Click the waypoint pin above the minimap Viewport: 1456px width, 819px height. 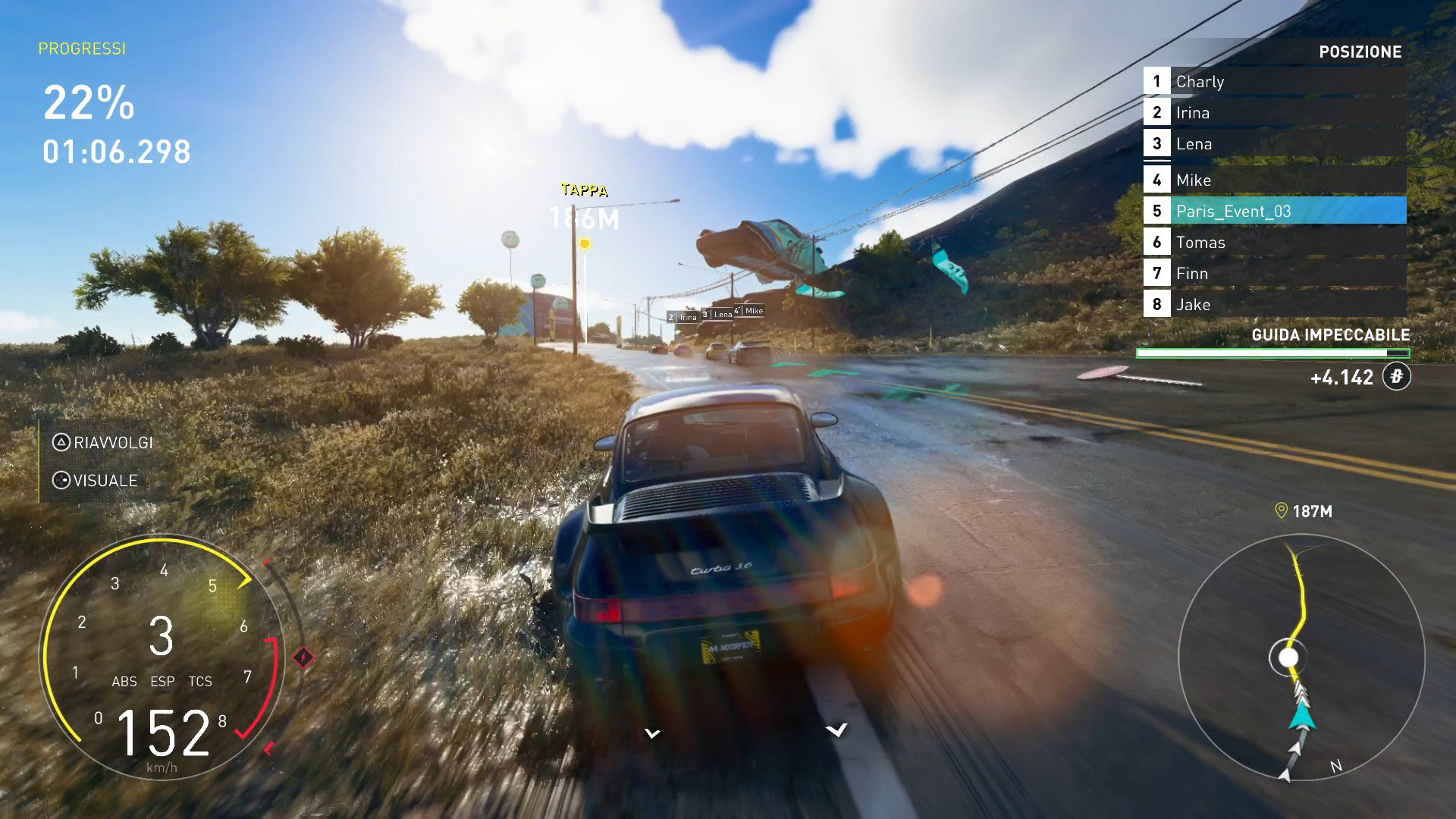1282,511
